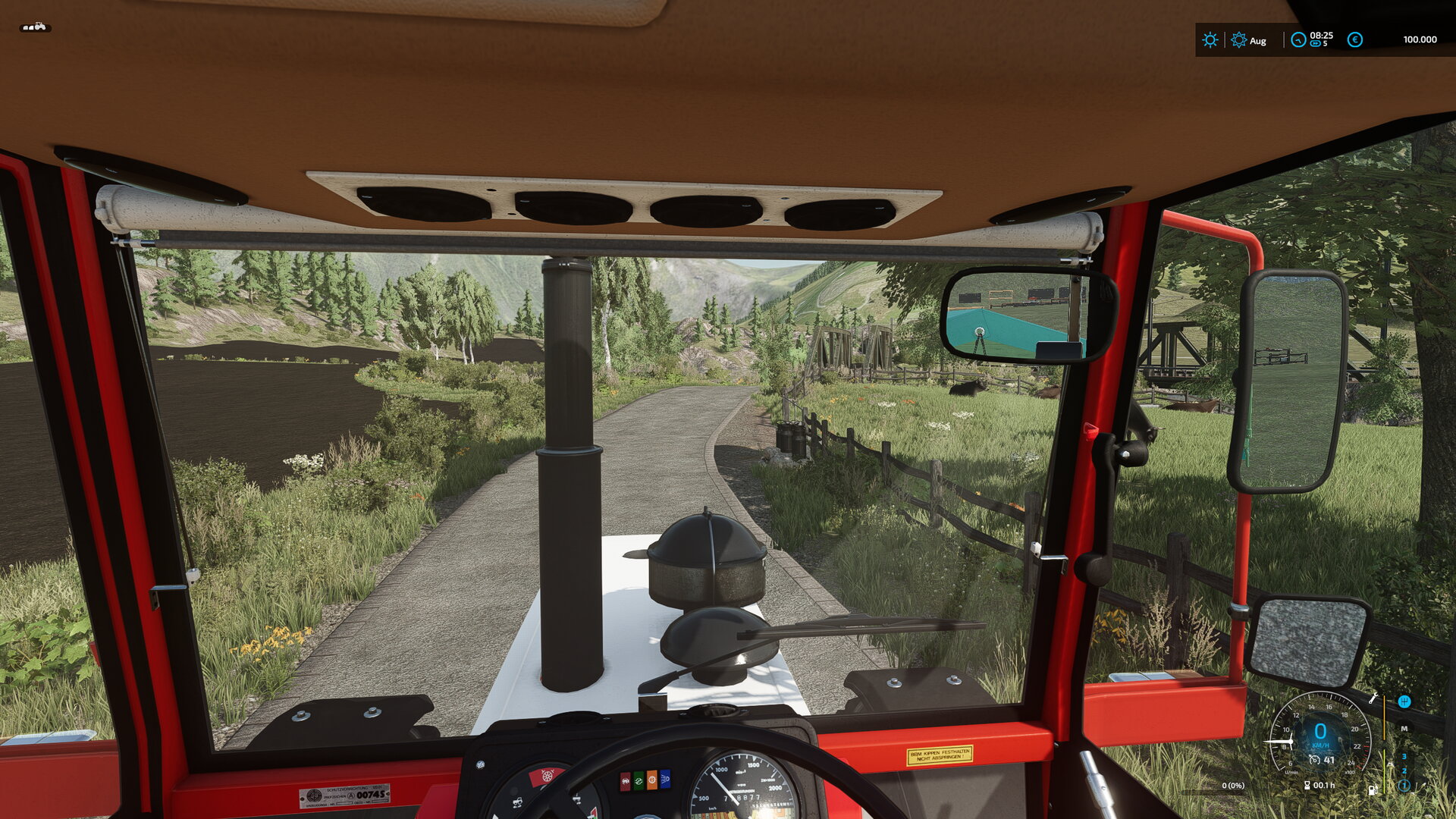Screen dimensions: 1456x819
Task: Click the fuel pump icon
Action: click(x=1373, y=789)
